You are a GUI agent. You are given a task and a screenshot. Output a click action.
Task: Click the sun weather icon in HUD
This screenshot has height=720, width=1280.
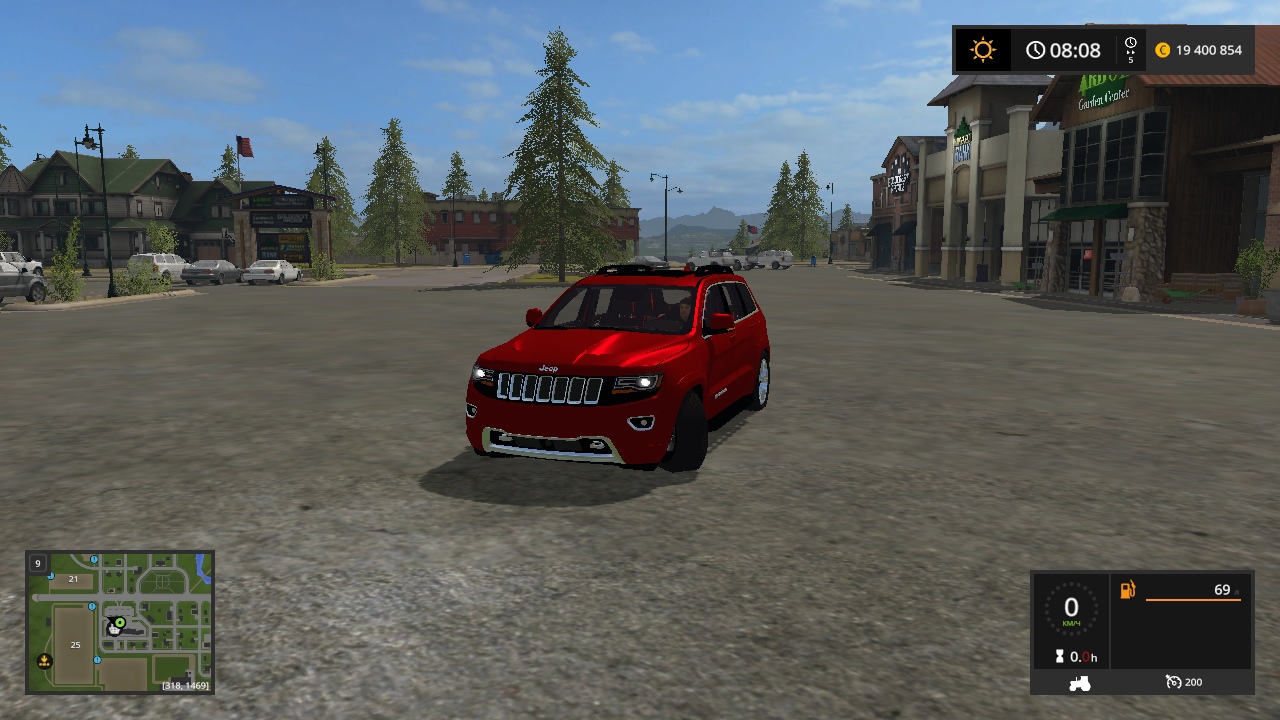point(983,50)
